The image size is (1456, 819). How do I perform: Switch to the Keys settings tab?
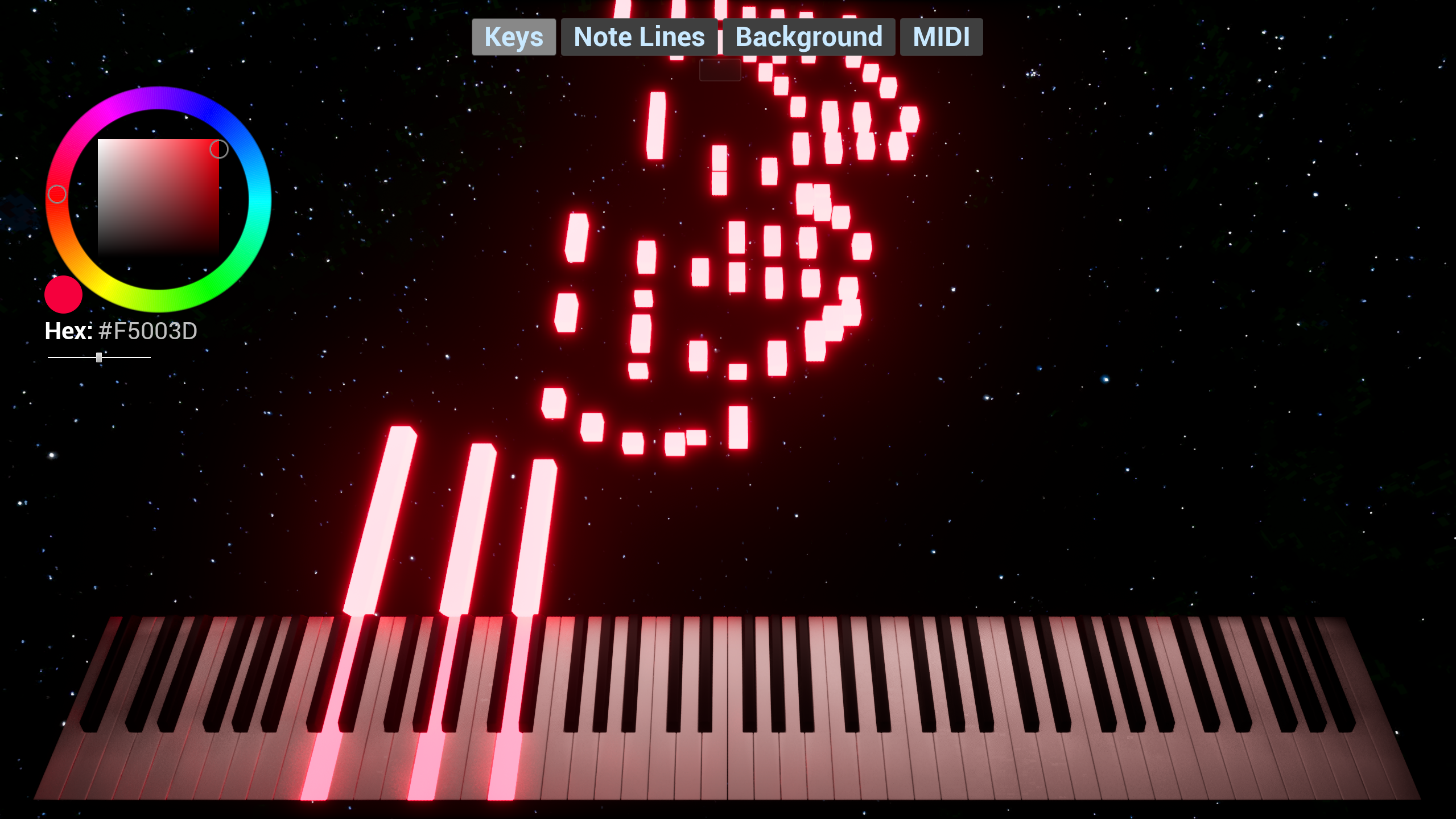point(513,36)
